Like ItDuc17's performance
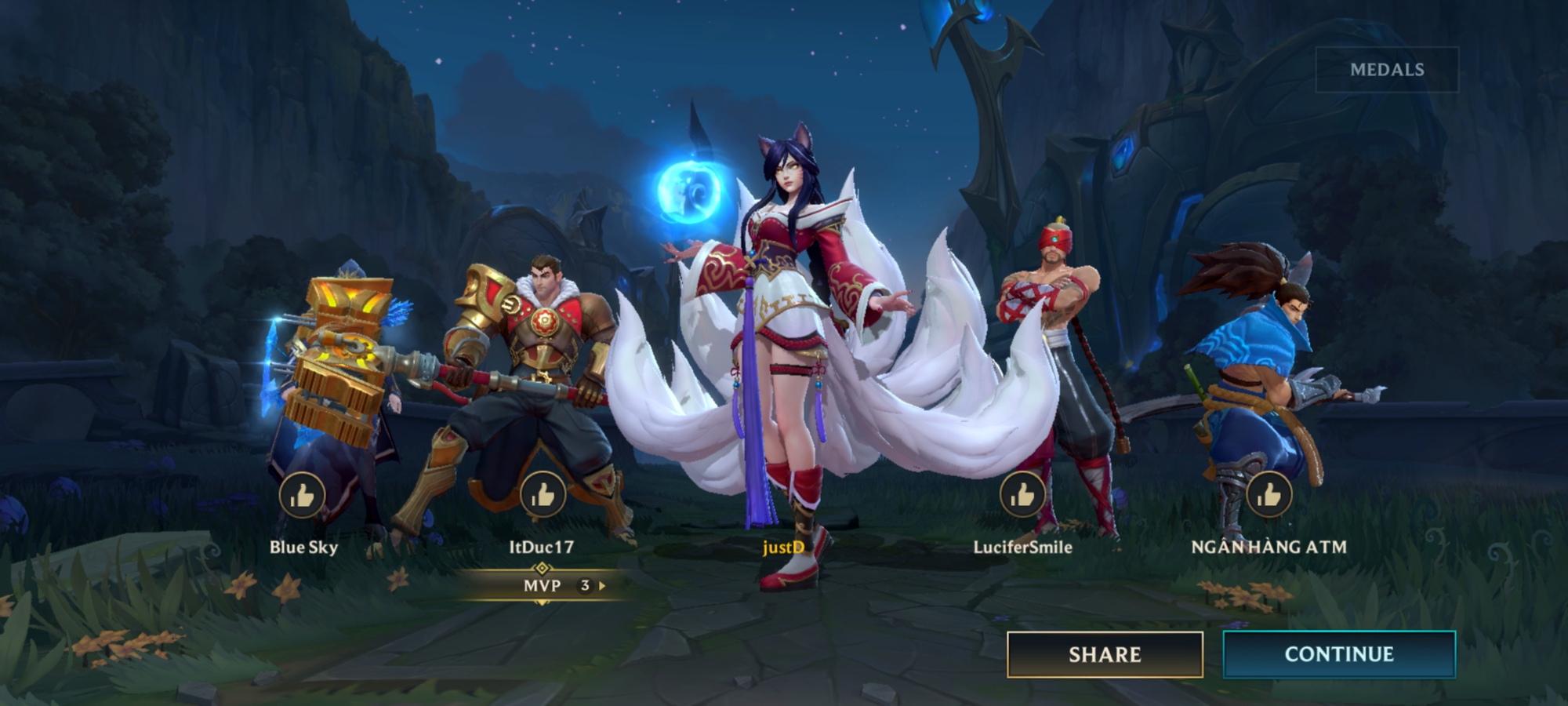The height and width of the screenshot is (706, 1568). pos(543,495)
